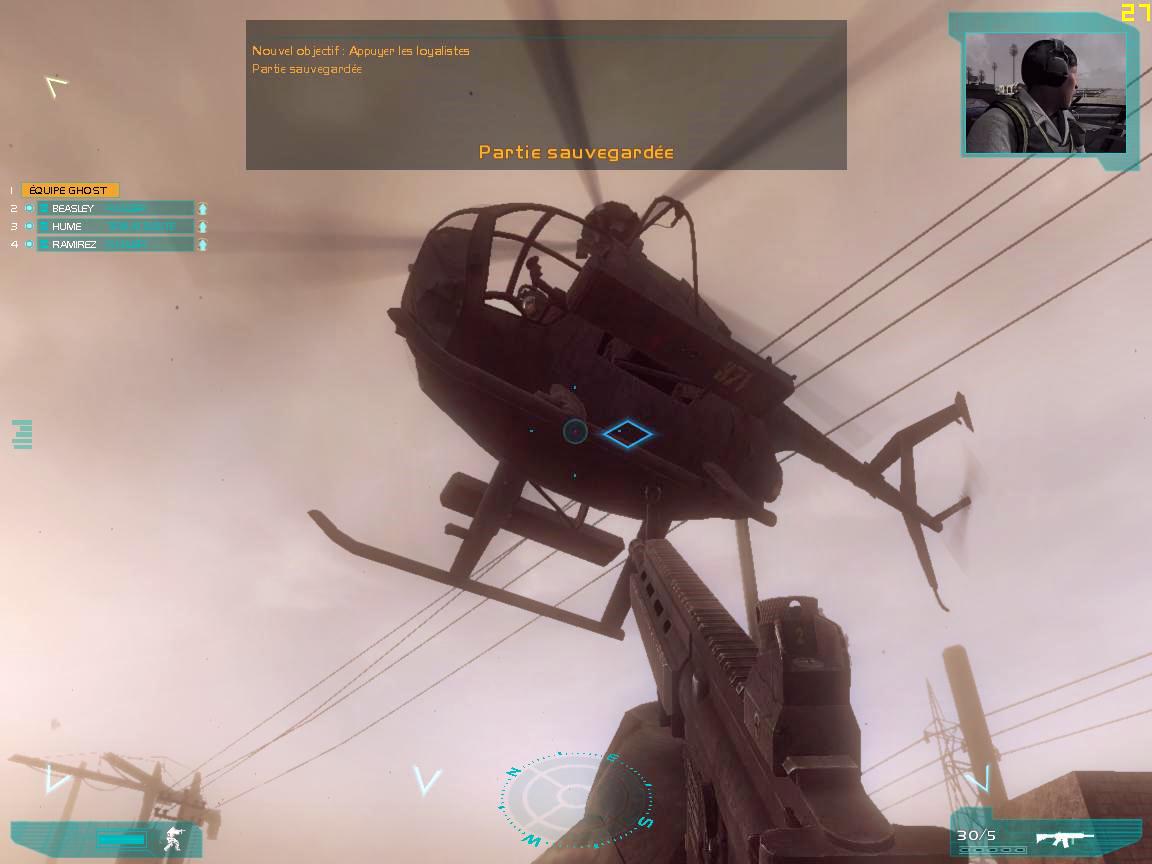Select the assault rifle weapon icon

(1065, 838)
